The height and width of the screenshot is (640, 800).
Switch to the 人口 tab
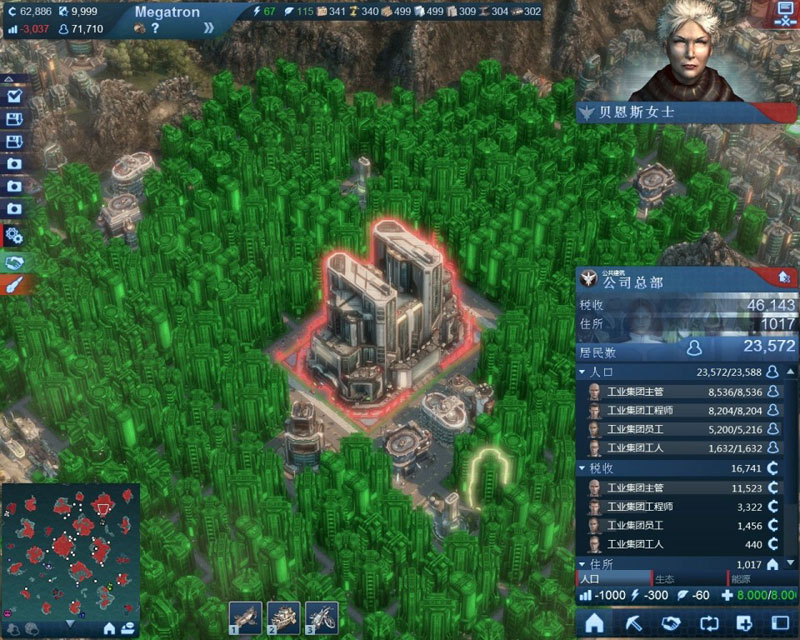pos(612,579)
